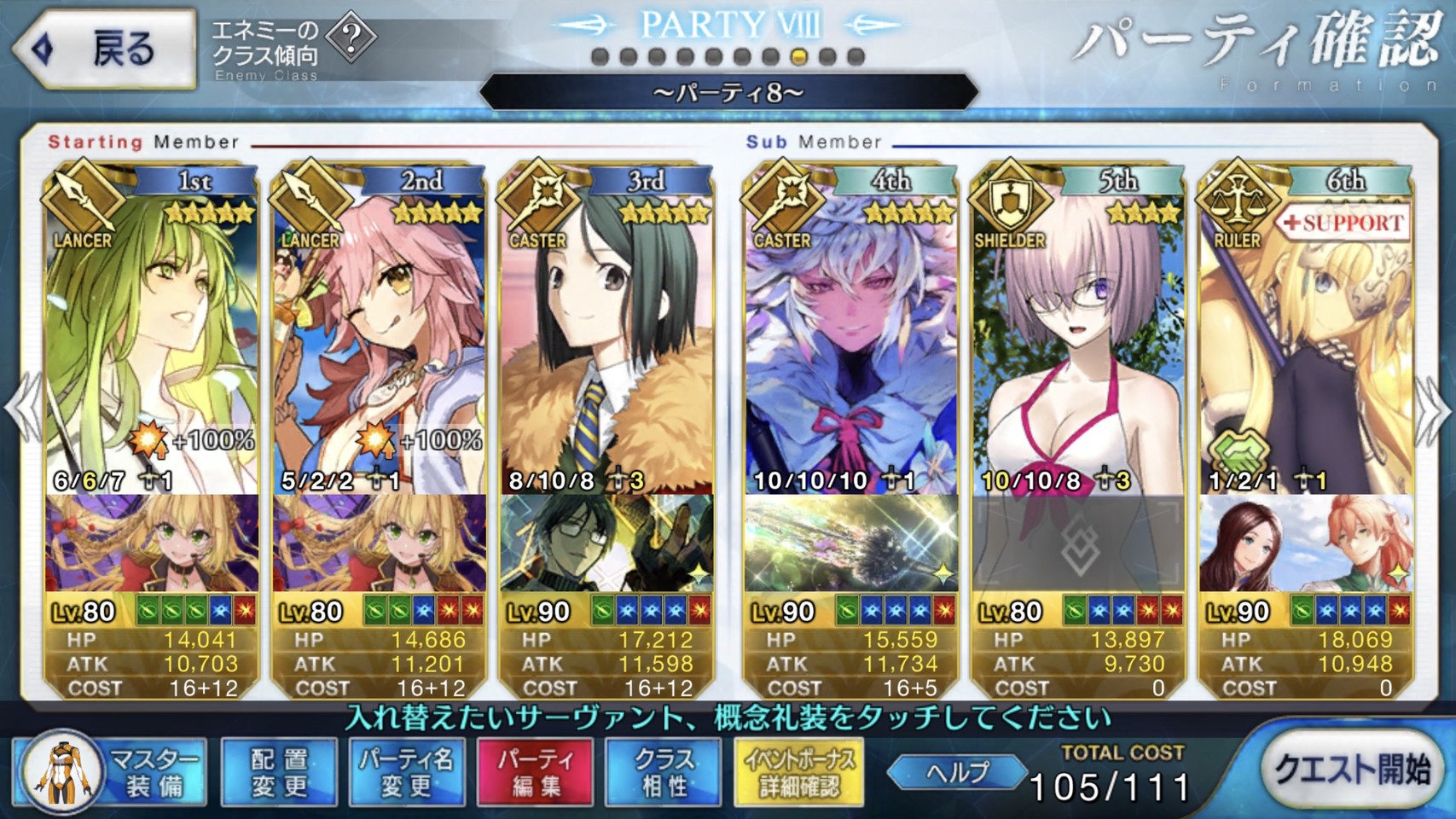Image resolution: width=1456 pixels, height=819 pixels.
Task: Show the クラス相性 class affinity chart
Action: pyautogui.click(x=664, y=772)
